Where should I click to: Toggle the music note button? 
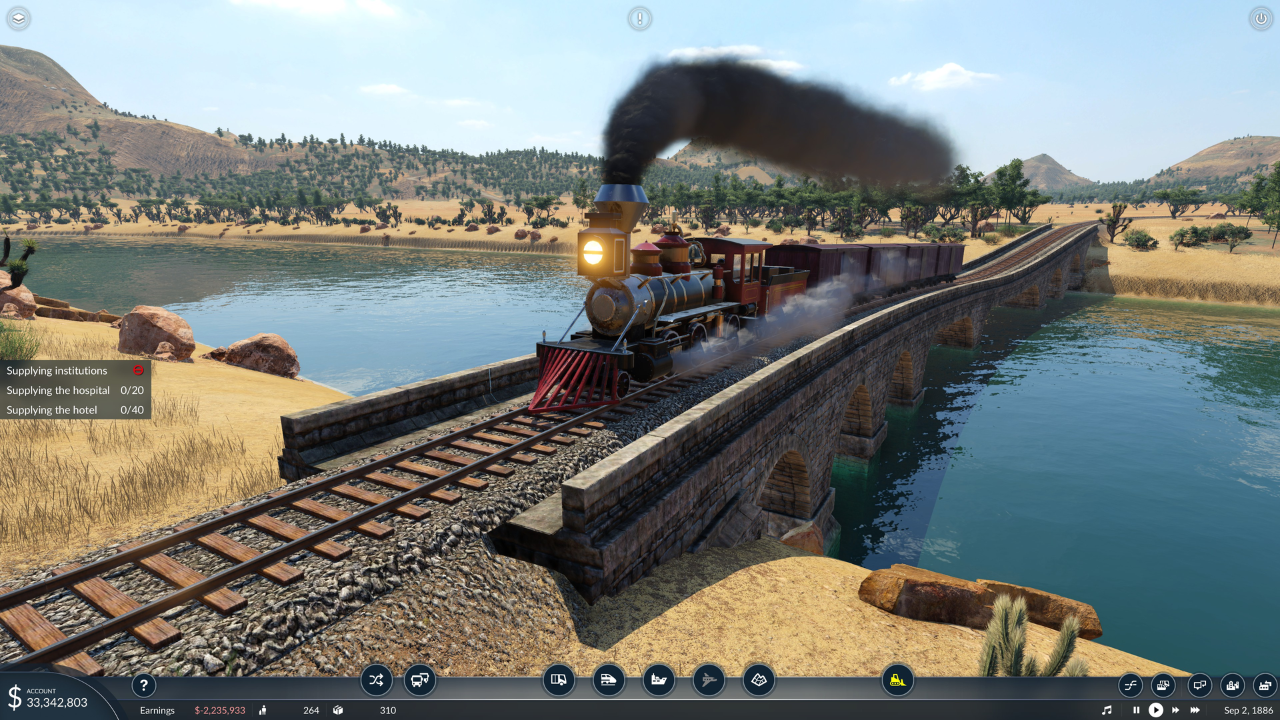coord(1107,710)
